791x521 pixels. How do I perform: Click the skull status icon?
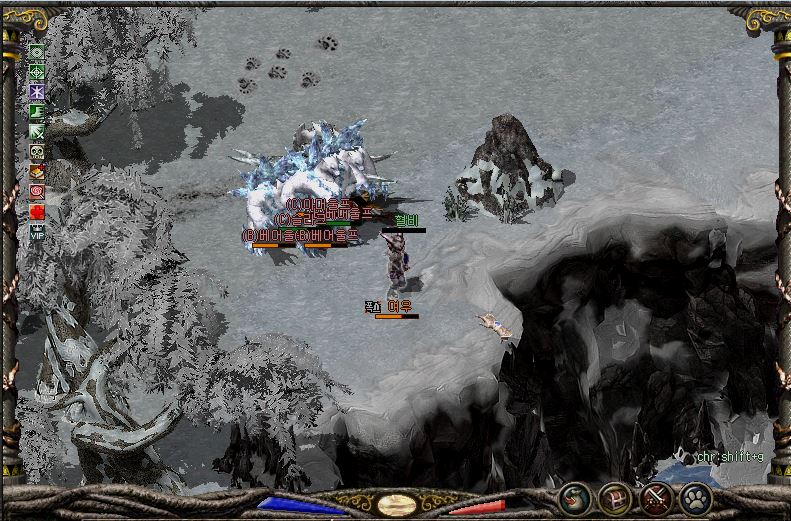coord(37,152)
